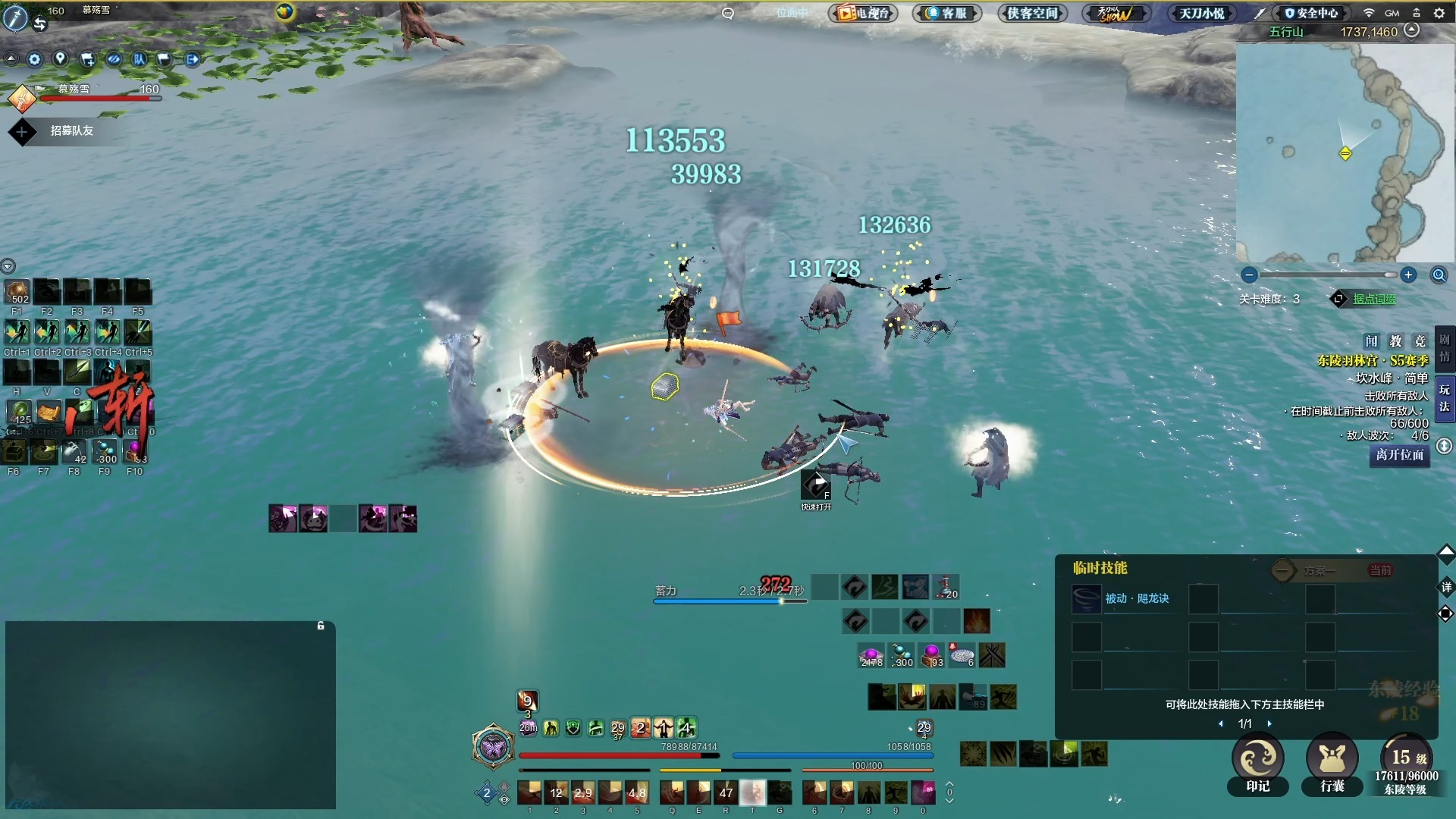The width and height of the screenshot is (1456, 819).
Task: Zoom out the minimap with minus button
Action: pyautogui.click(x=1250, y=275)
